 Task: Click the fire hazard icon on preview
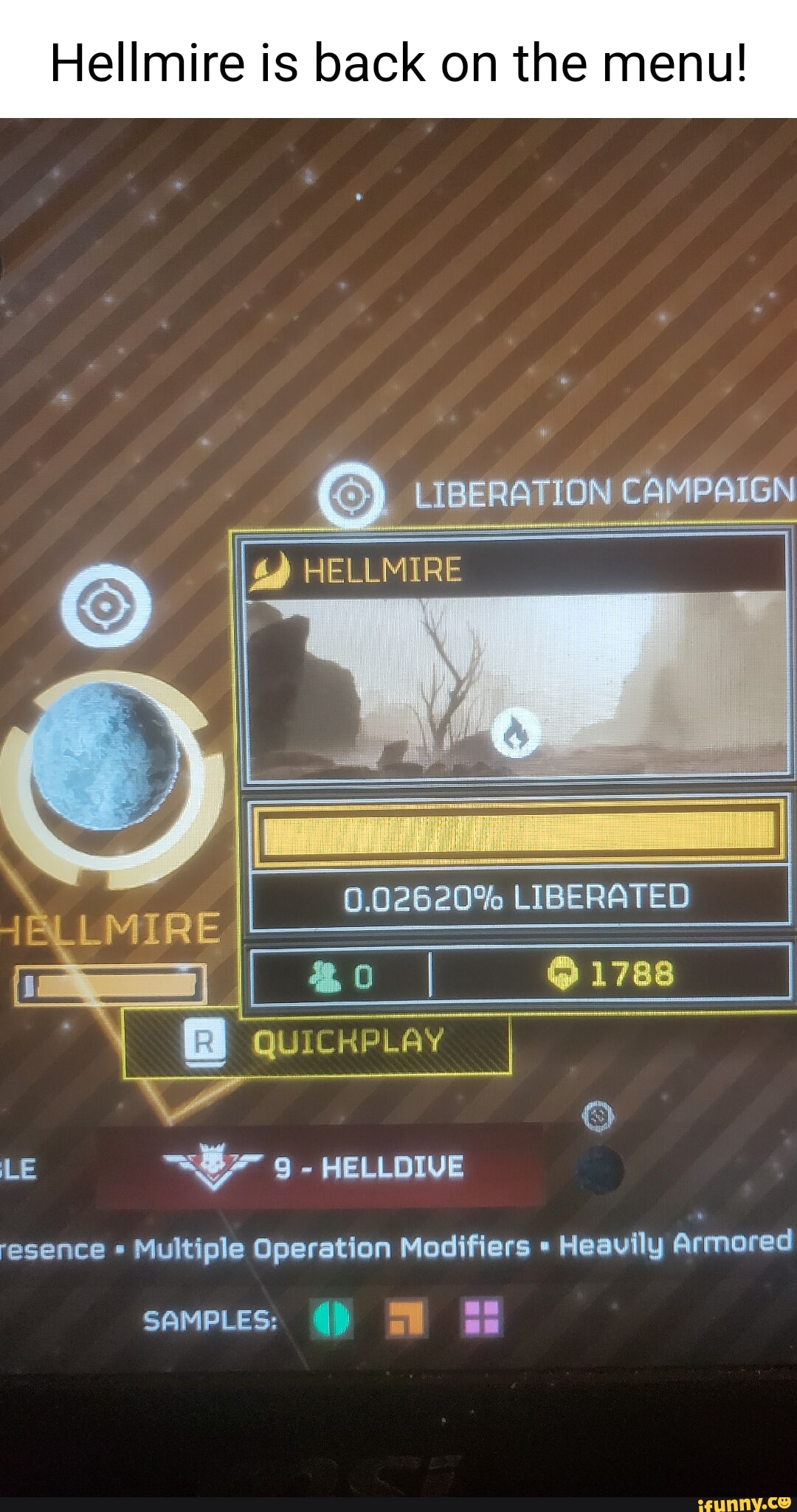(517, 734)
